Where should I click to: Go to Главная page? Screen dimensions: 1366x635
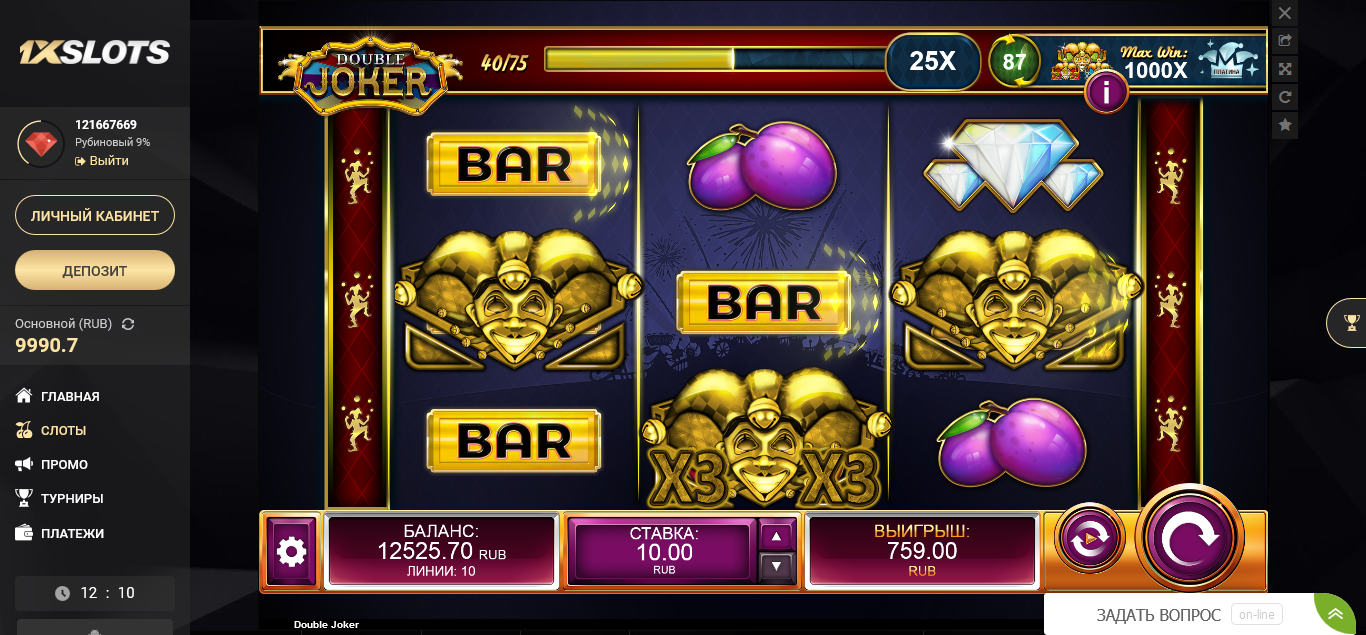[69, 396]
